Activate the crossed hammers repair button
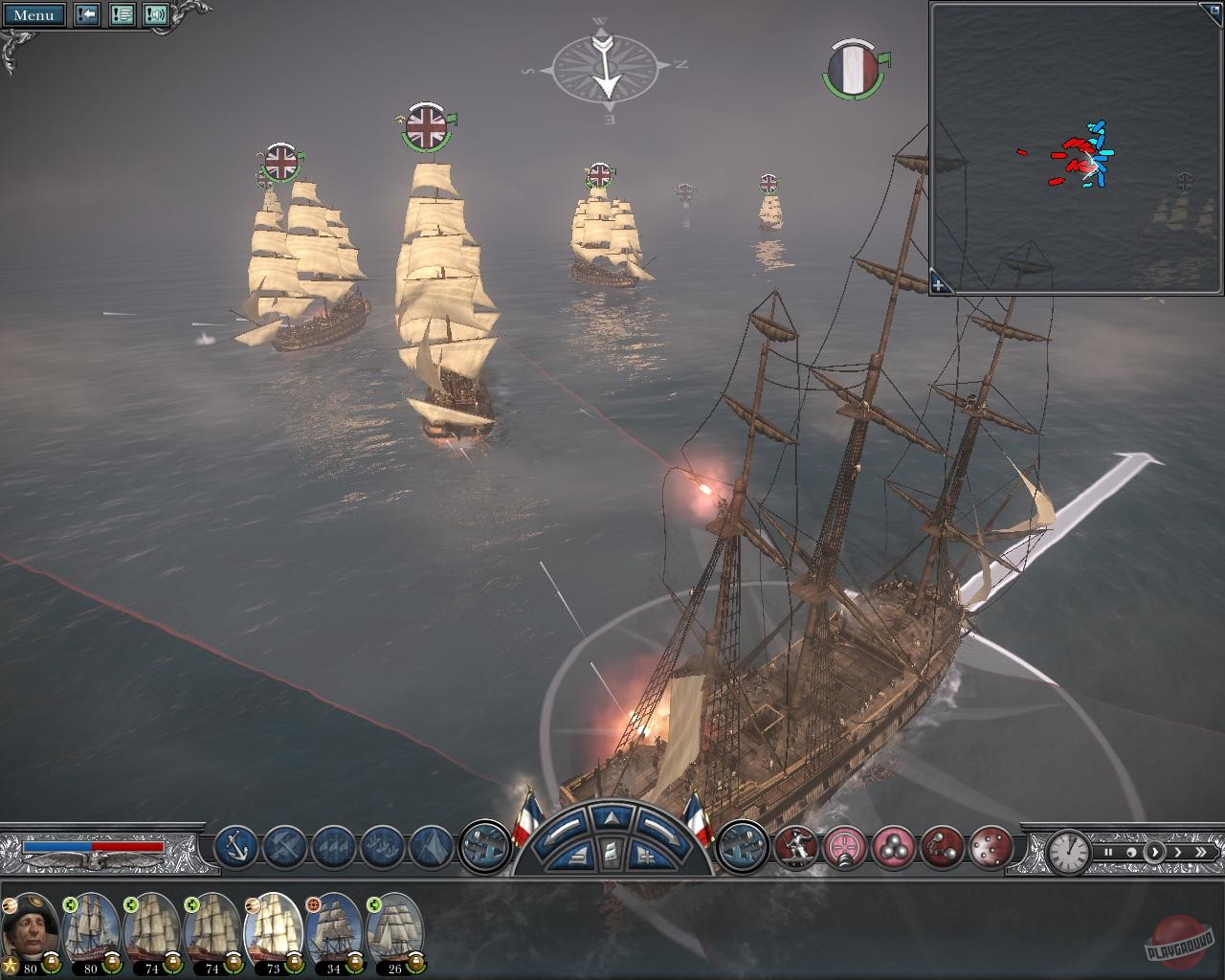 pyautogui.click(x=284, y=847)
